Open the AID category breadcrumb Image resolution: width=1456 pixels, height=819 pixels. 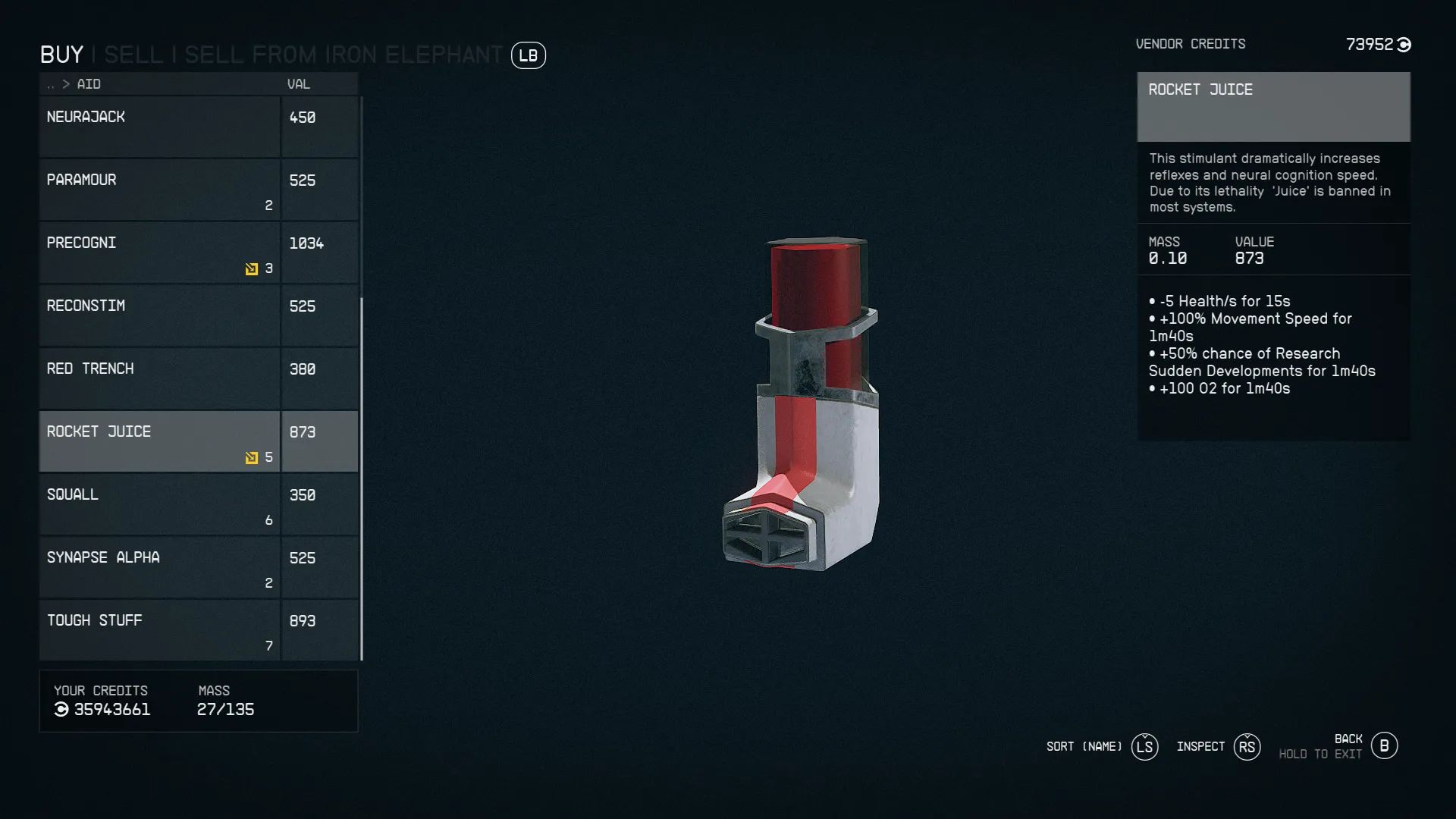(x=89, y=84)
